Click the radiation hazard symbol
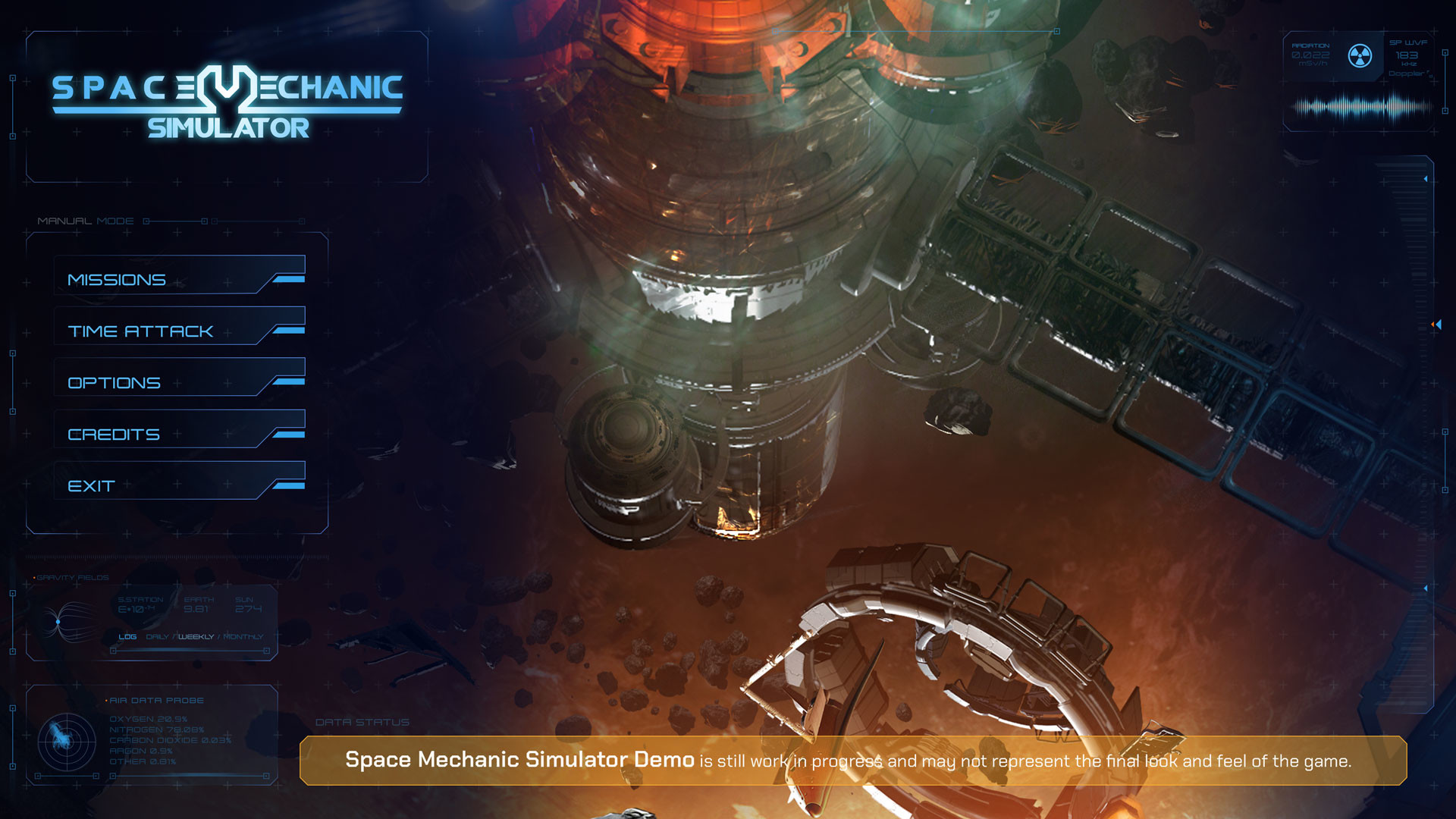Viewport: 1456px width, 819px height. pyautogui.click(x=1360, y=56)
